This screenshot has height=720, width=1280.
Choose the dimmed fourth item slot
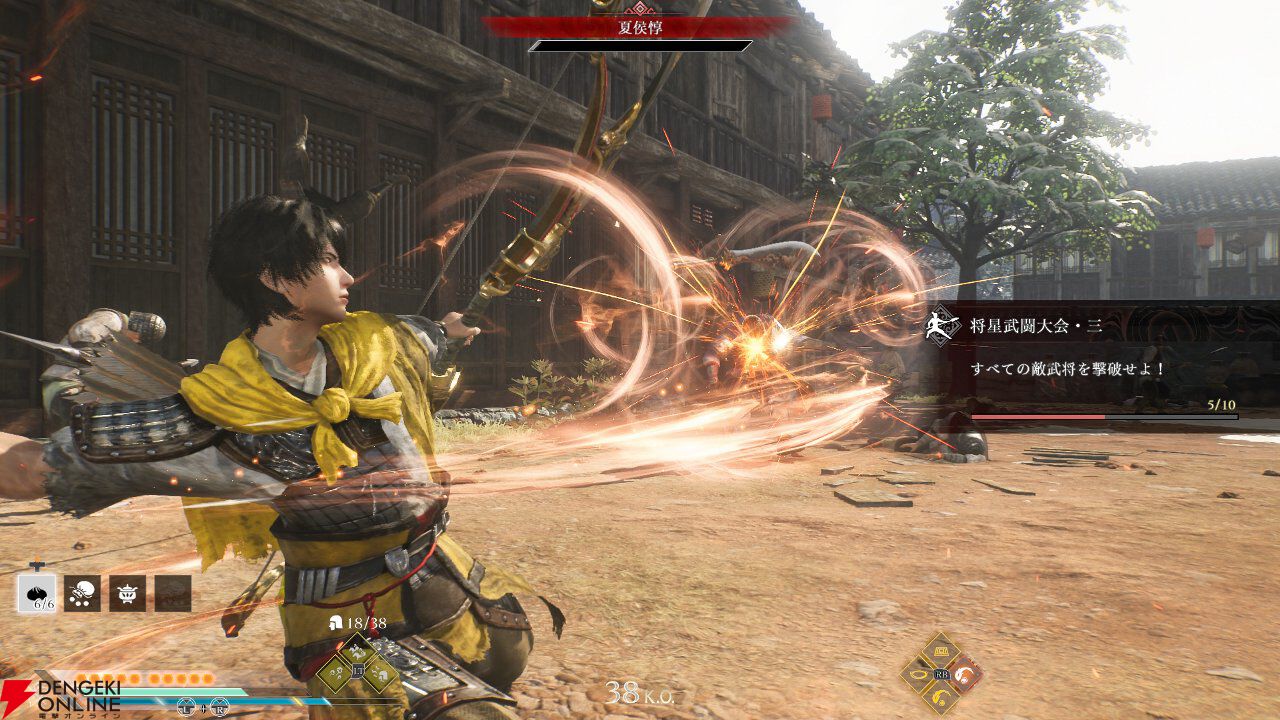click(x=172, y=593)
